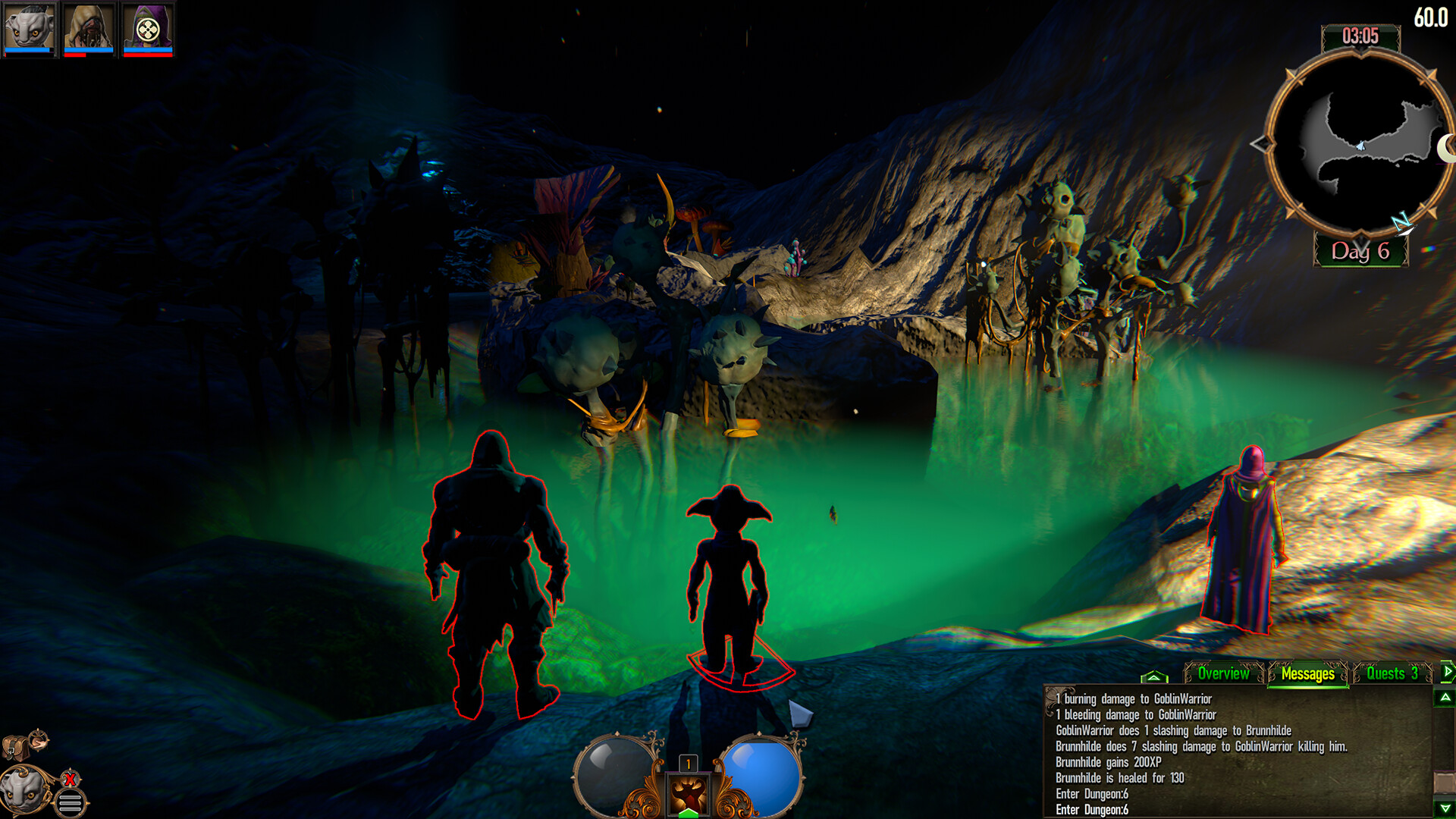The height and width of the screenshot is (819, 1456).
Task: Switch to the Overview tab
Action: (x=1223, y=673)
